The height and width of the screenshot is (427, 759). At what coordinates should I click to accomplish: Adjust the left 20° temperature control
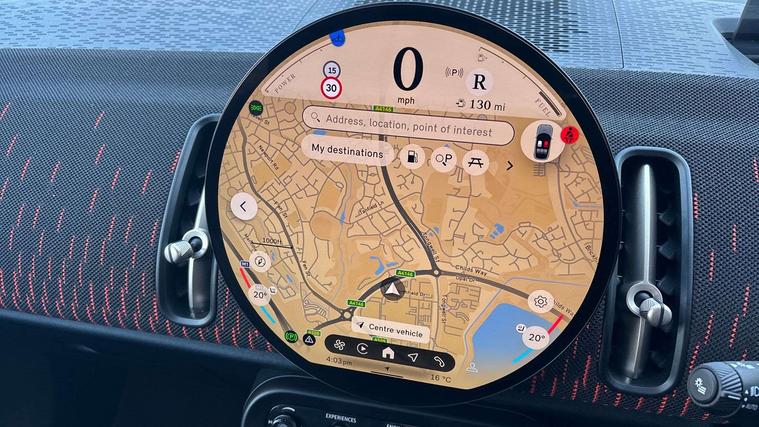[x=261, y=294]
